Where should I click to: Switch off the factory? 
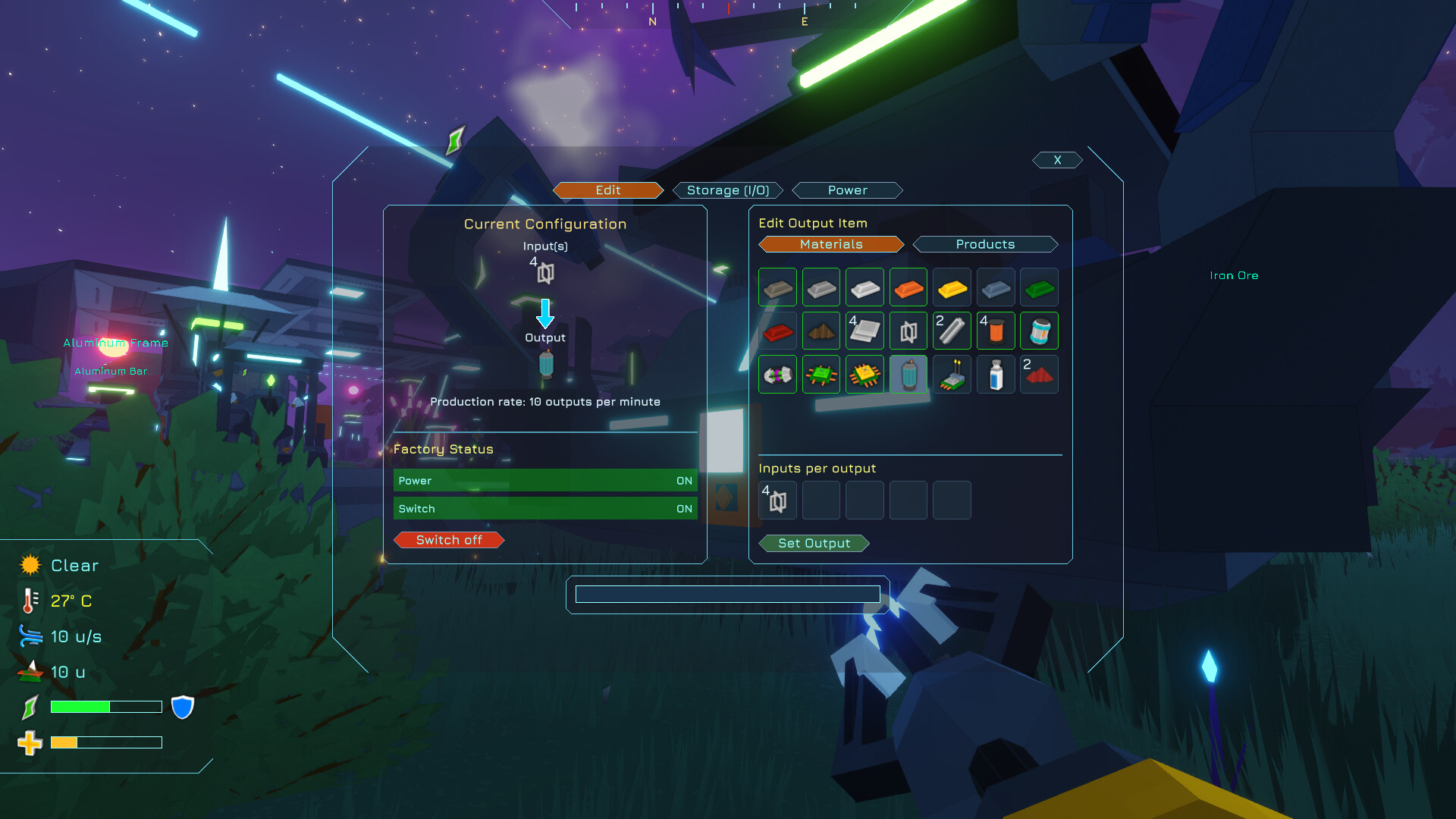point(448,540)
